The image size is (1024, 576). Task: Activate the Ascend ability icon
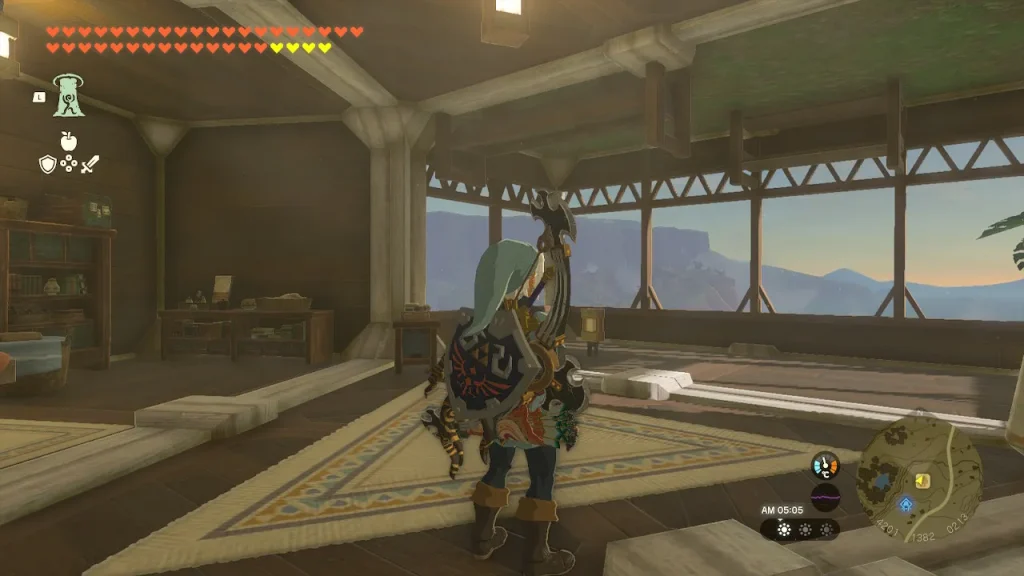[x=69, y=95]
